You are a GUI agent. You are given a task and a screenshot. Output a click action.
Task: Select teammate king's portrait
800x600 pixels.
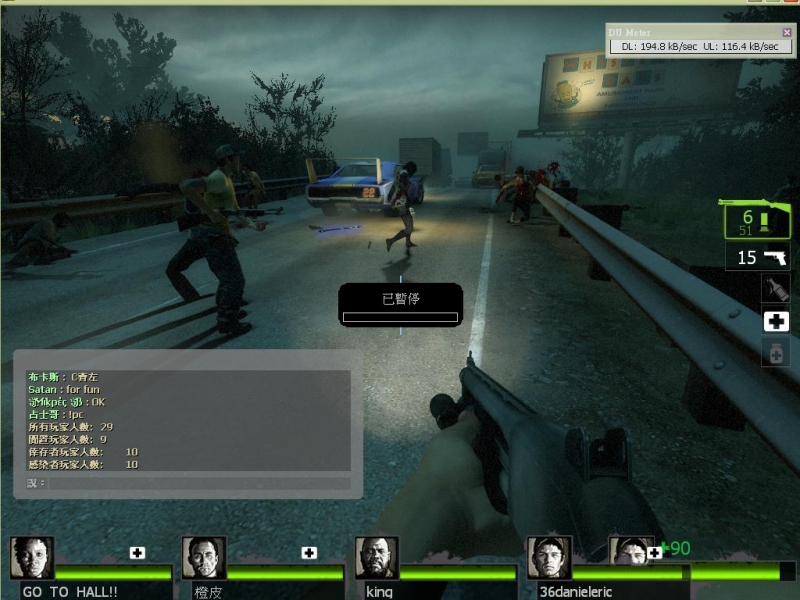[x=376, y=557]
